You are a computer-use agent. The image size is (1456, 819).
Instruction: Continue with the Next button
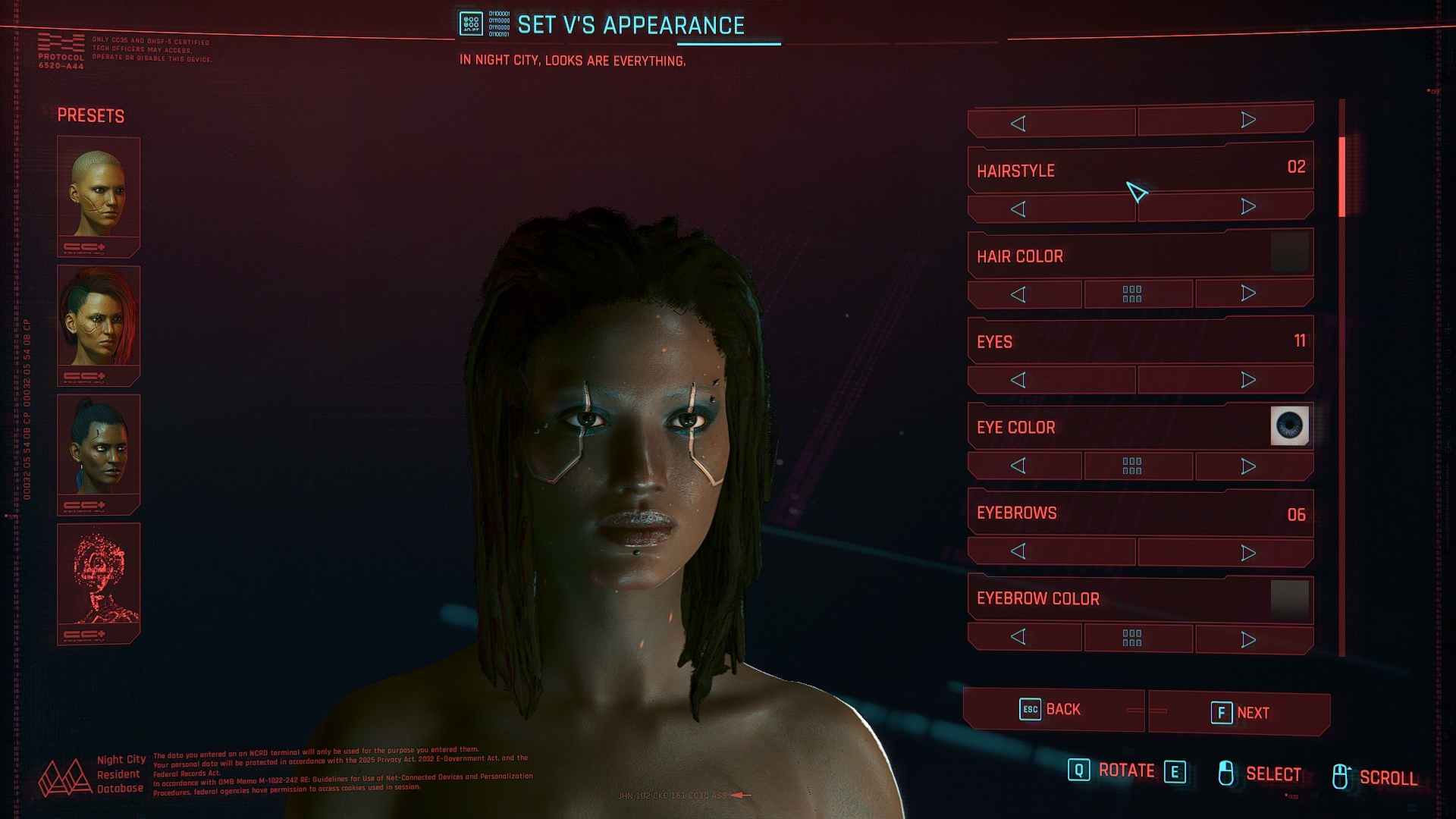[x=1239, y=713]
